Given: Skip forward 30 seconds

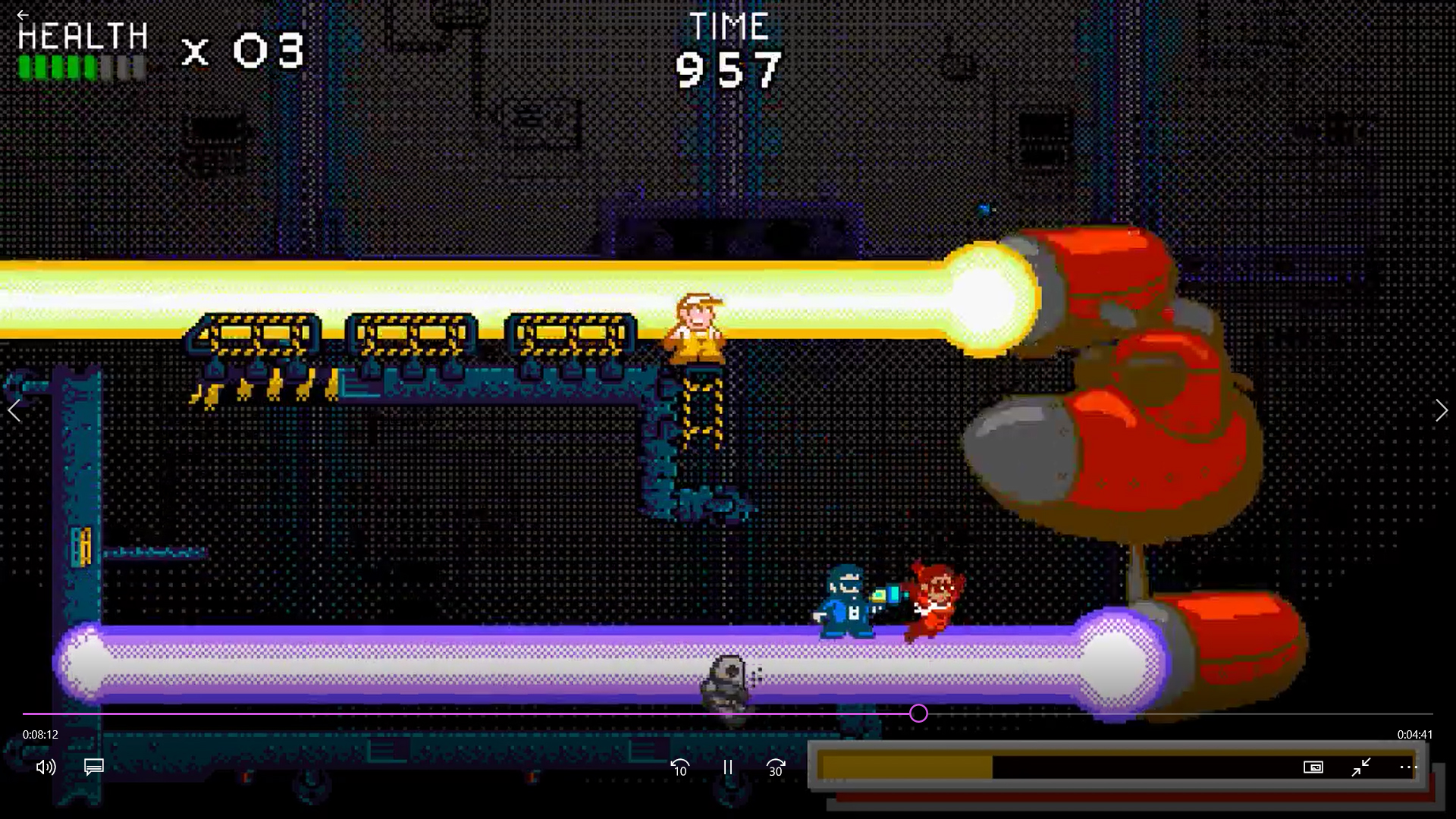Looking at the screenshot, I should point(775,767).
